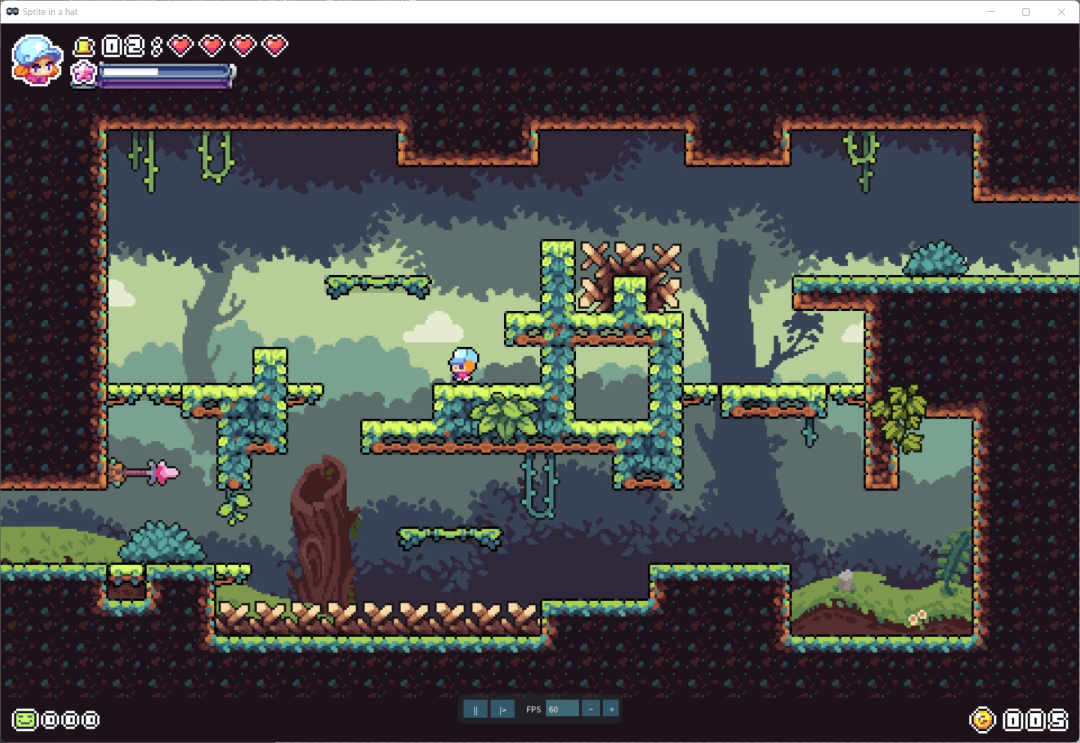Click the FPS value field
The image size is (1080, 743).
562,709
